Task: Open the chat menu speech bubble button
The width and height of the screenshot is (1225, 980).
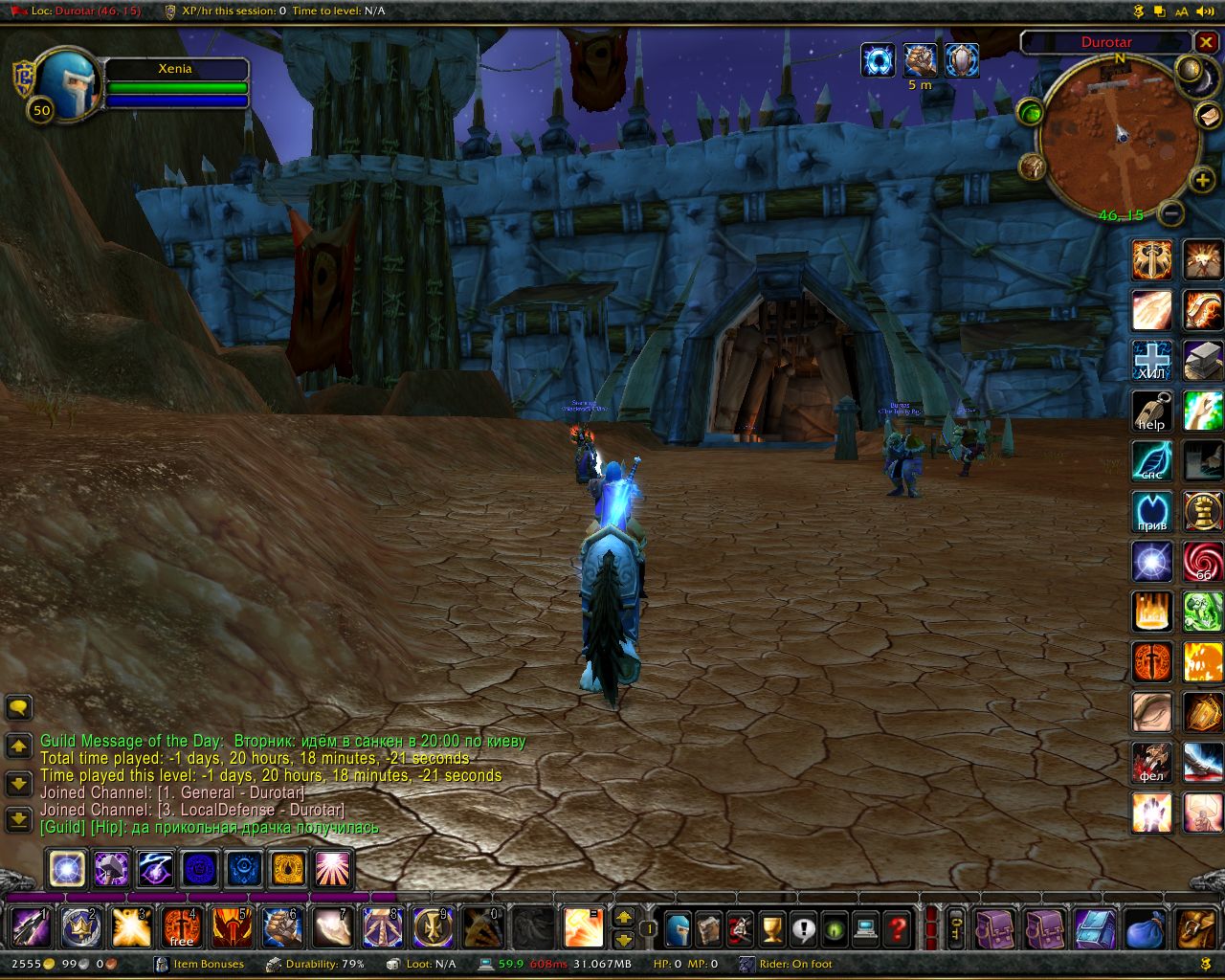Action: click(18, 707)
